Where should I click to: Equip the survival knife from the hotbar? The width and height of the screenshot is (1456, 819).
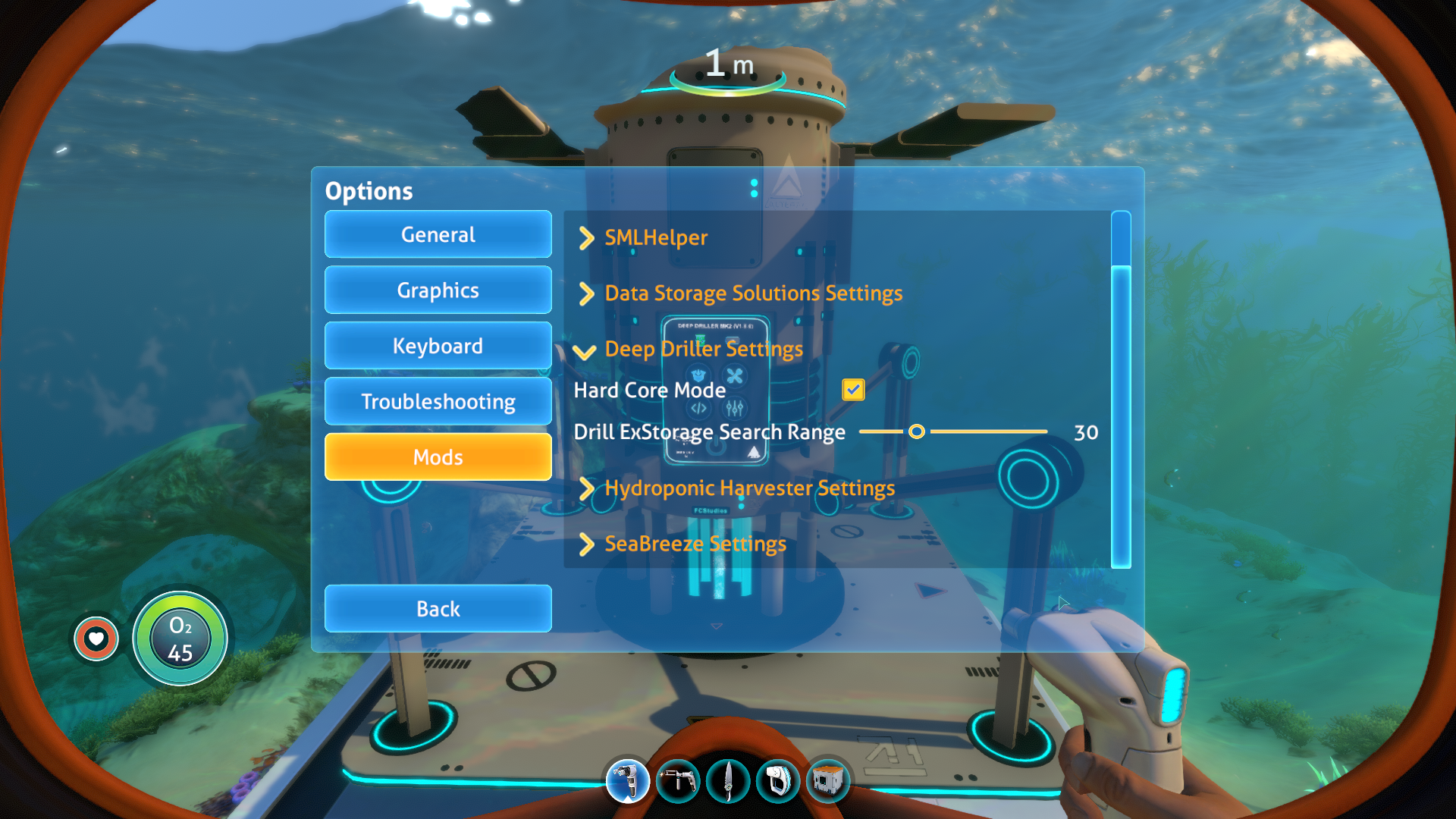728,780
